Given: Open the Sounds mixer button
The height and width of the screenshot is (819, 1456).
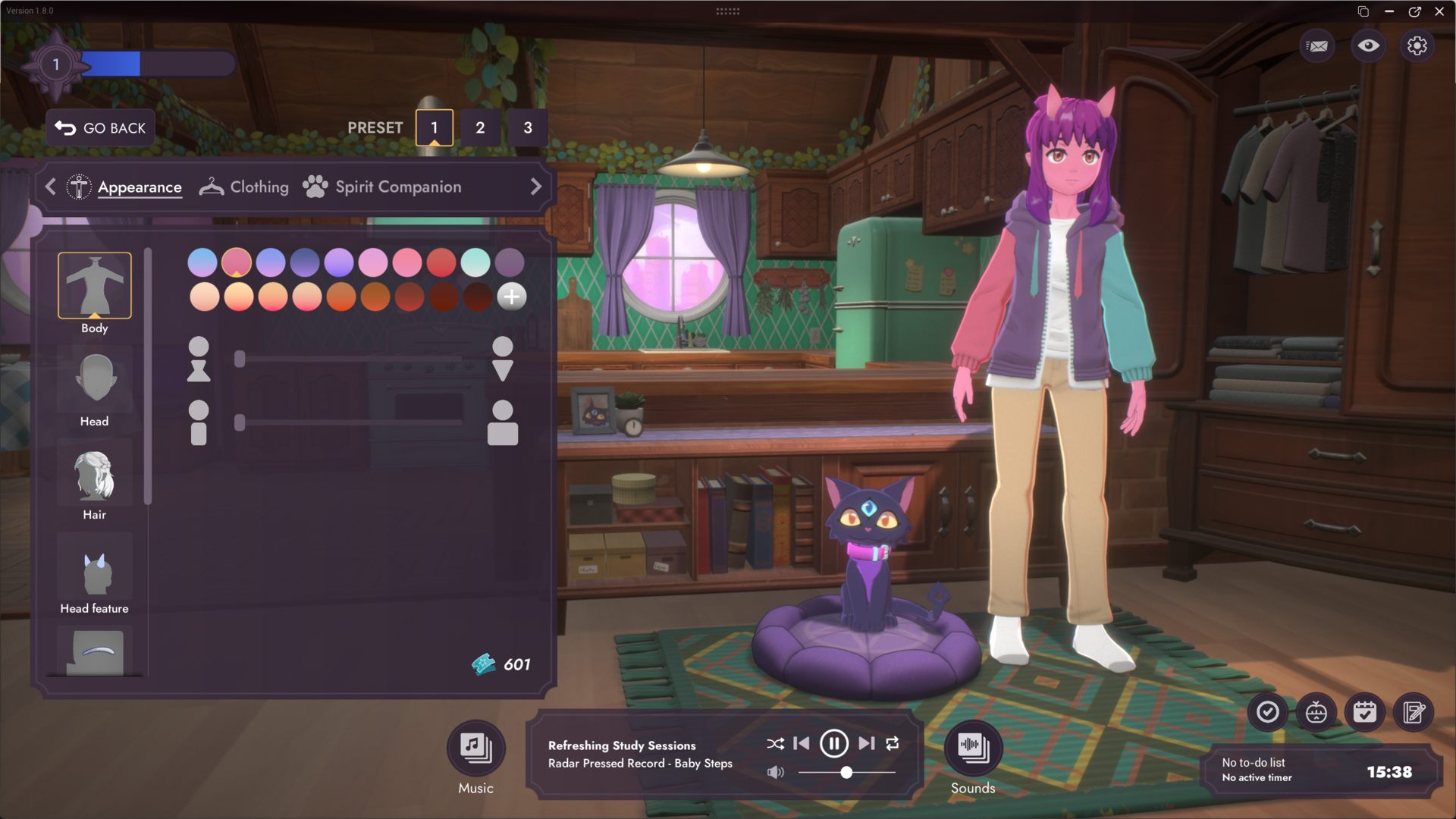Looking at the screenshot, I should pyautogui.click(x=973, y=748).
